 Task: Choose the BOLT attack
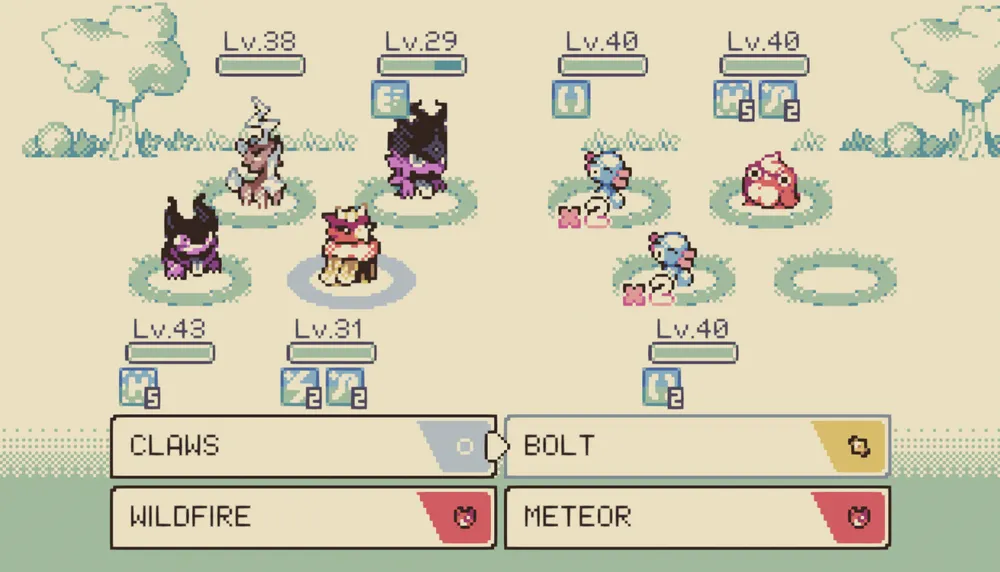pyautogui.click(x=697, y=446)
